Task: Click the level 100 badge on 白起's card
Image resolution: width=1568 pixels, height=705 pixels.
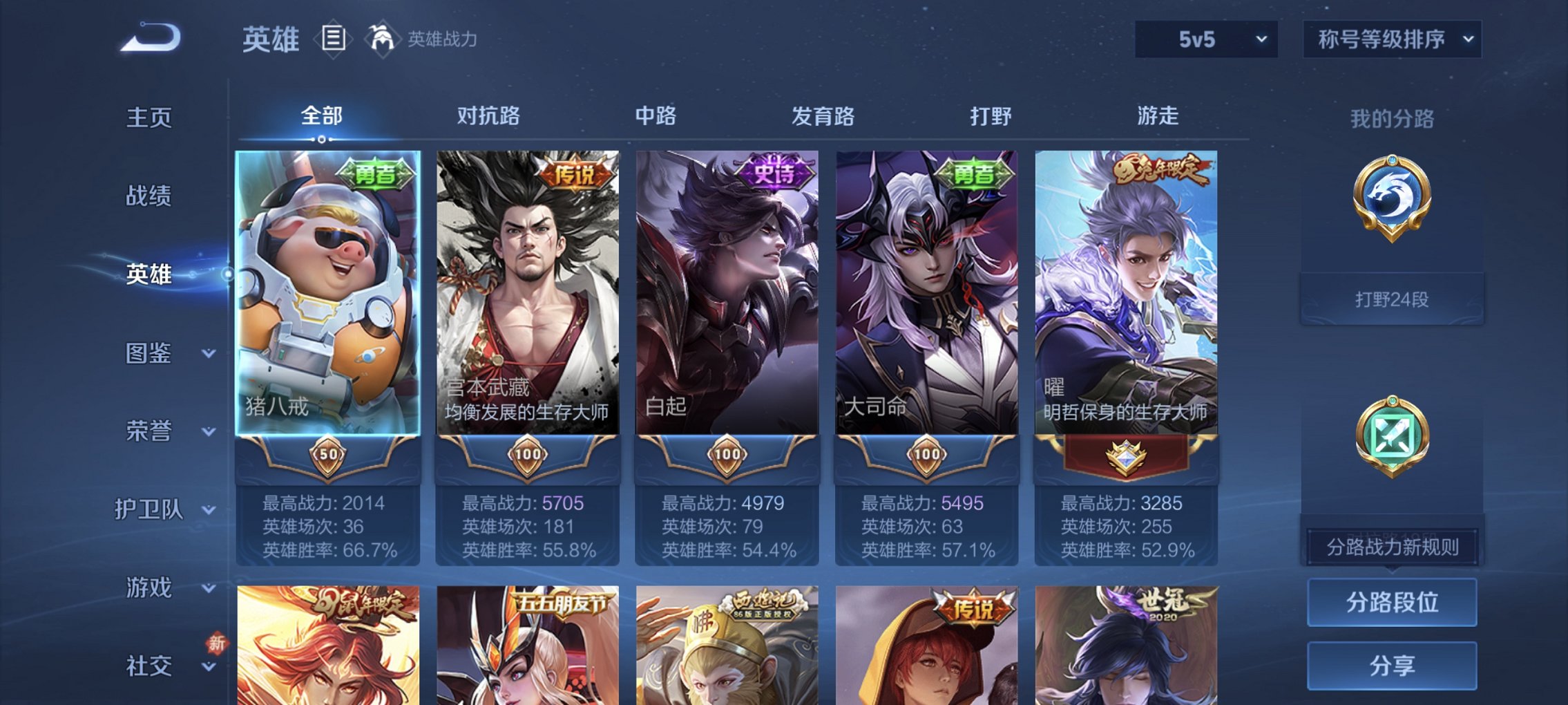Action: click(727, 454)
